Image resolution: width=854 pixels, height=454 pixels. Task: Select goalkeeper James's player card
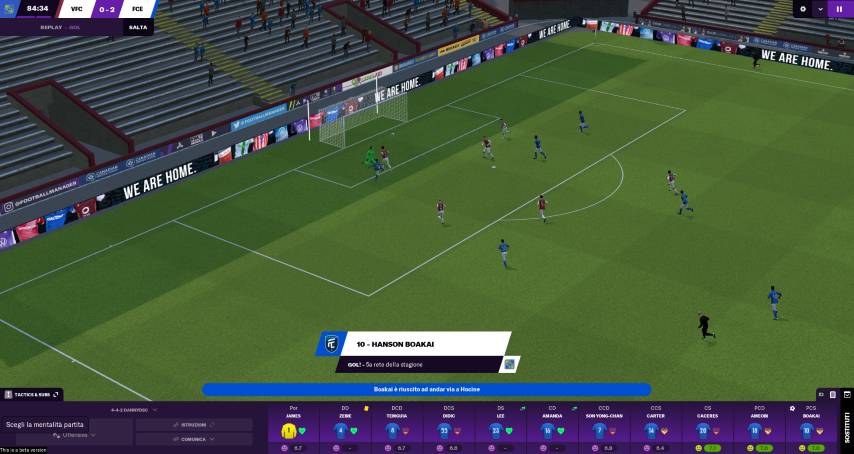(293, 430)
